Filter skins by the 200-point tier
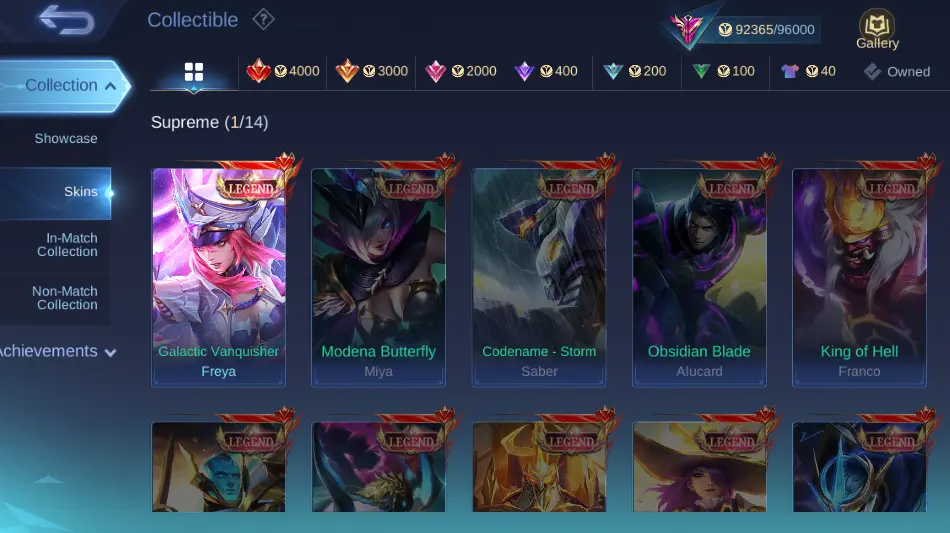 (635, 72)
